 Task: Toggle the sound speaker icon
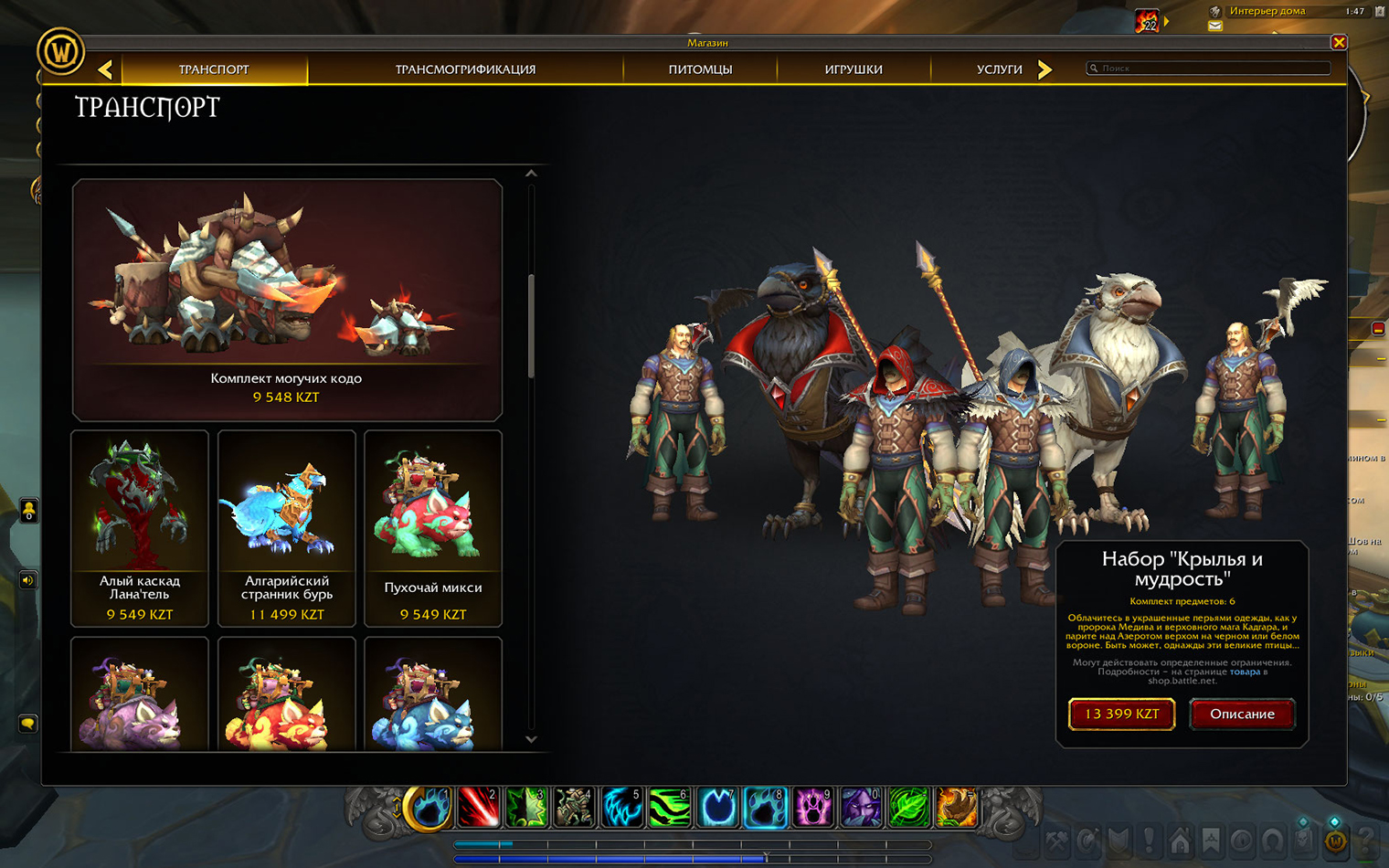(28, 580)
